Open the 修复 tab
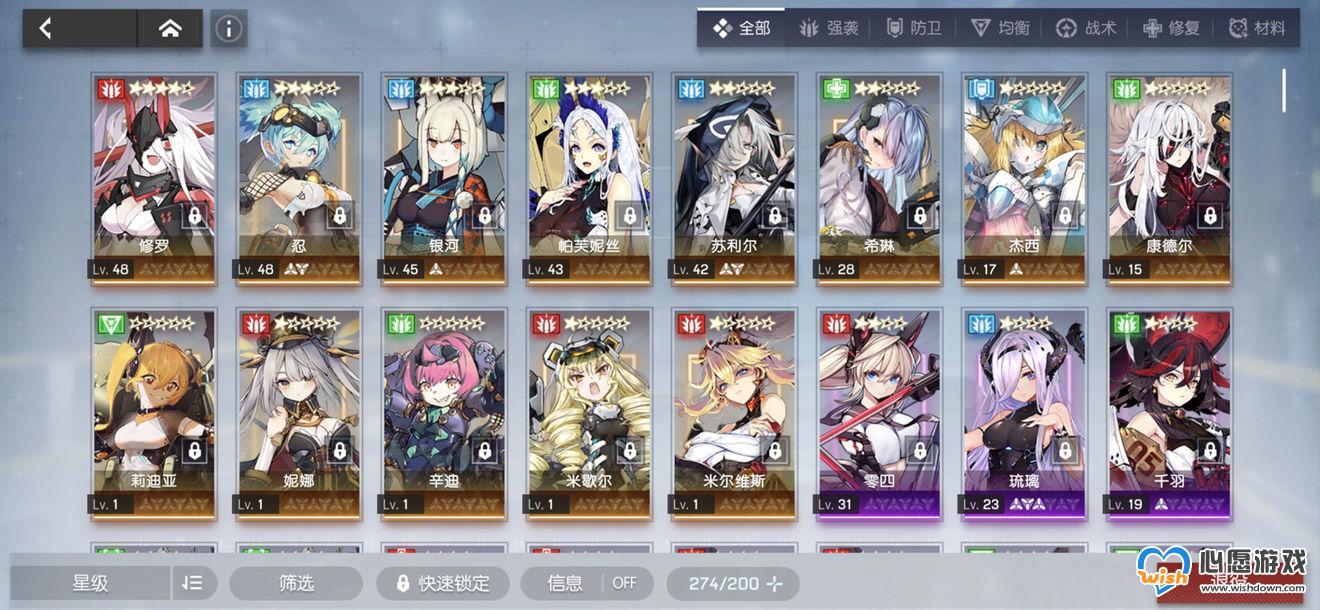Image resolution: width=1320 pixels, height=610 pixels. pyautogui.click(x=1171, y=28)
